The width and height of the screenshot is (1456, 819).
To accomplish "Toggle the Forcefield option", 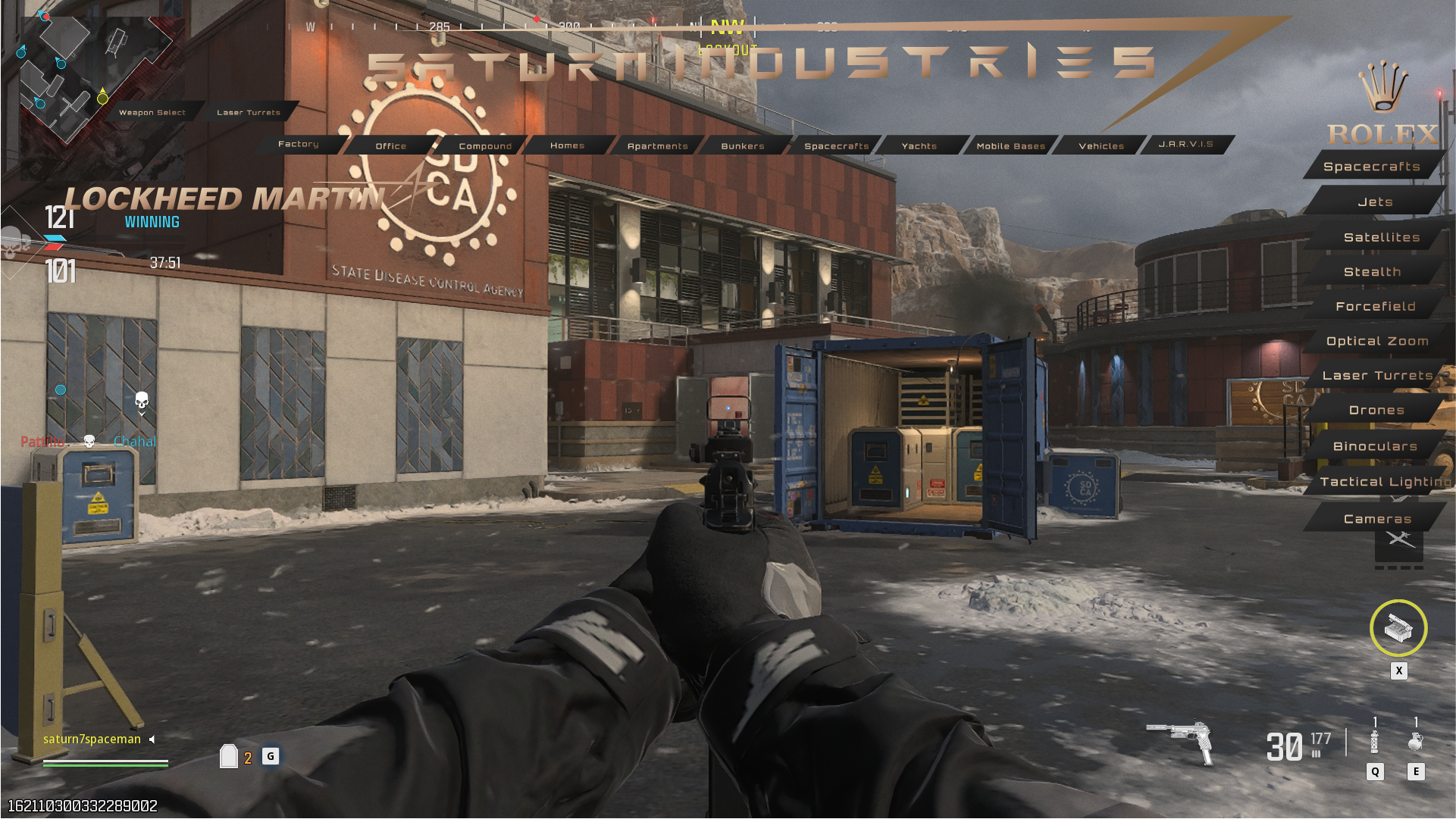I will [x=1375, y=306].
